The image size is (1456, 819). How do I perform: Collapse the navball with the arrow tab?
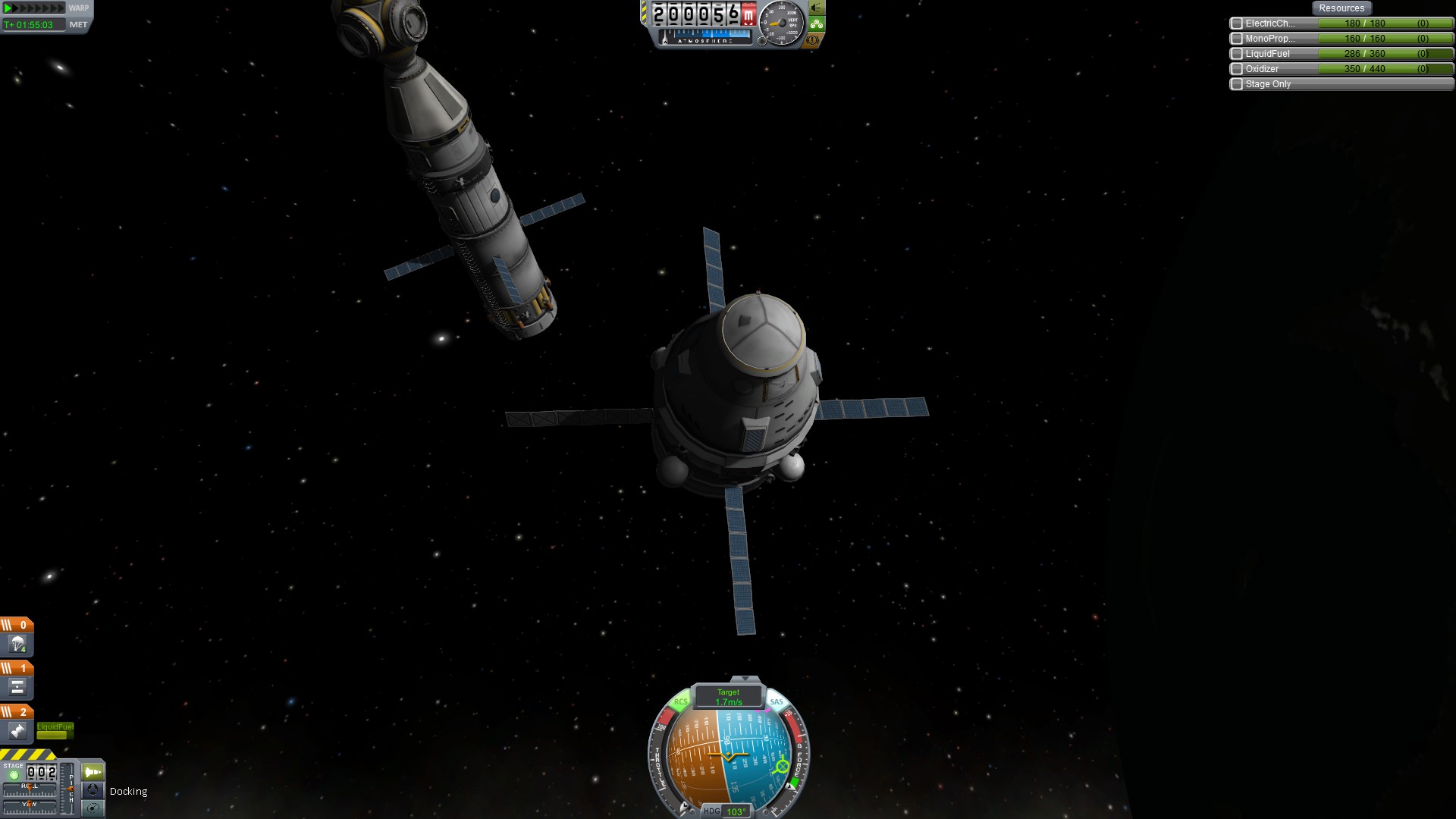(x=745, y=679)
